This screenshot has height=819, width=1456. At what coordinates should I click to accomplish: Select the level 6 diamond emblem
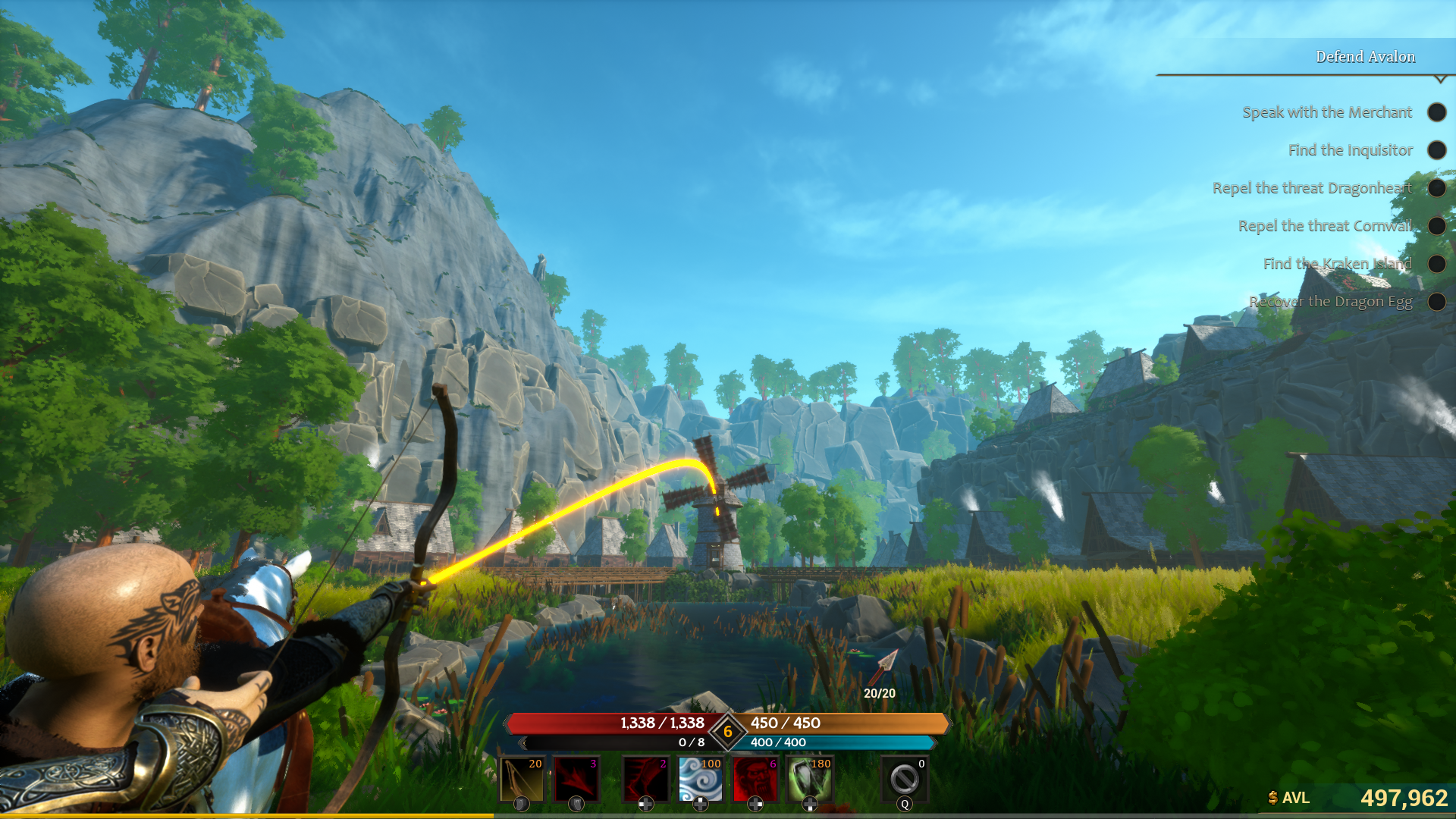(x=727, y=732)
